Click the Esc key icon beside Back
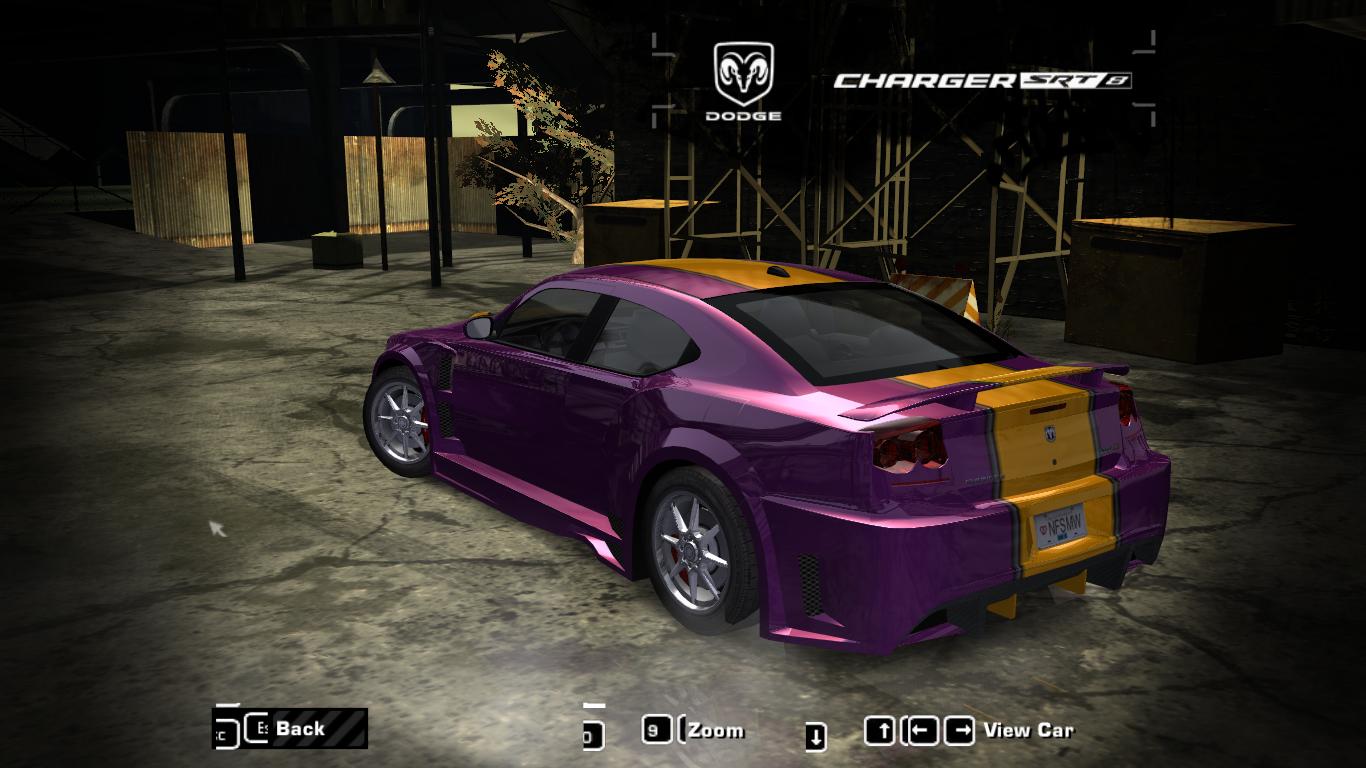 pos(255,729)
